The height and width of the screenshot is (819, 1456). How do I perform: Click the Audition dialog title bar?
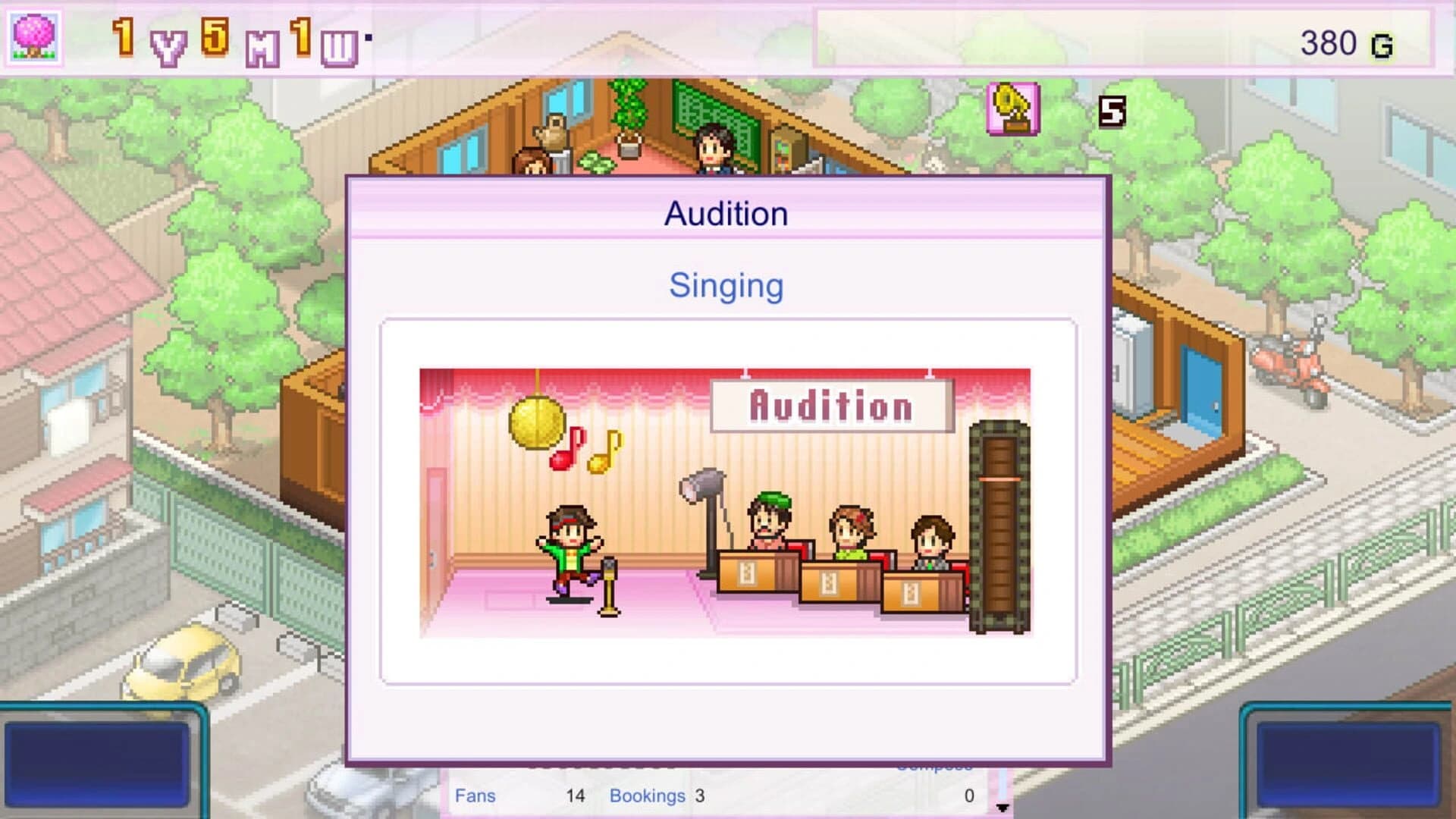tap(726, 212)
